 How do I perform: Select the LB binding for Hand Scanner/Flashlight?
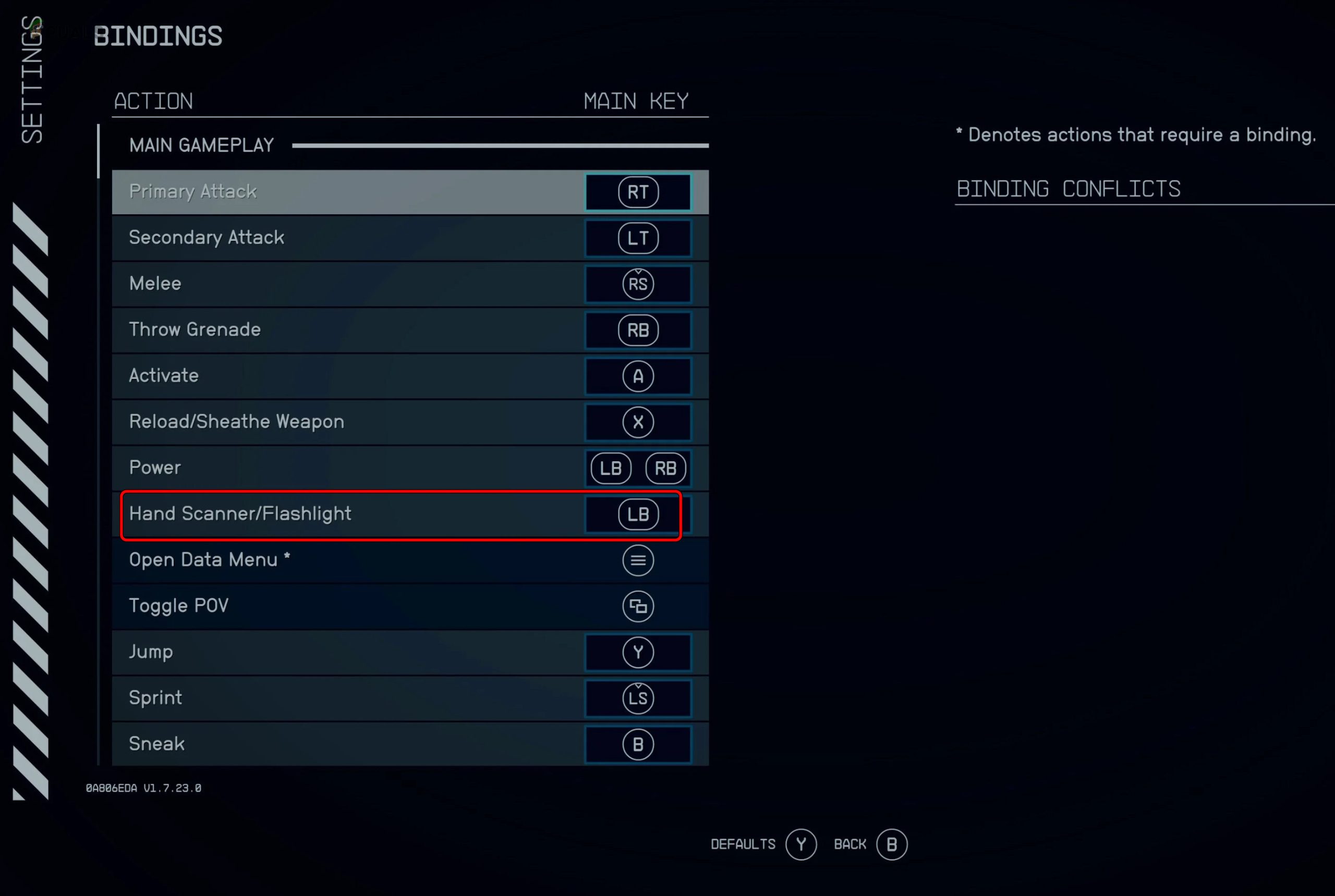coord(638,514)
